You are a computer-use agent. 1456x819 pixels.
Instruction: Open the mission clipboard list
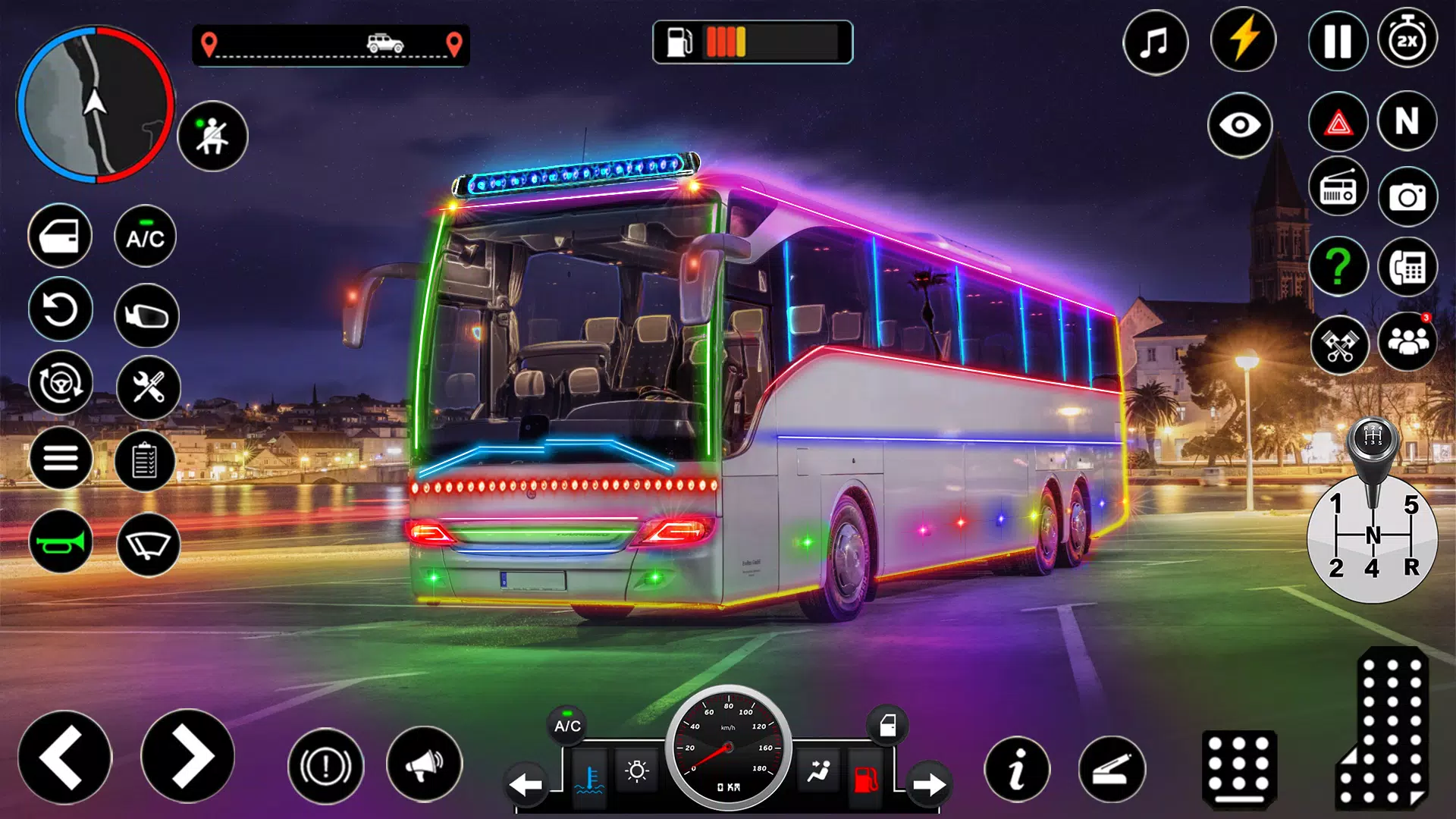[146, 459]
